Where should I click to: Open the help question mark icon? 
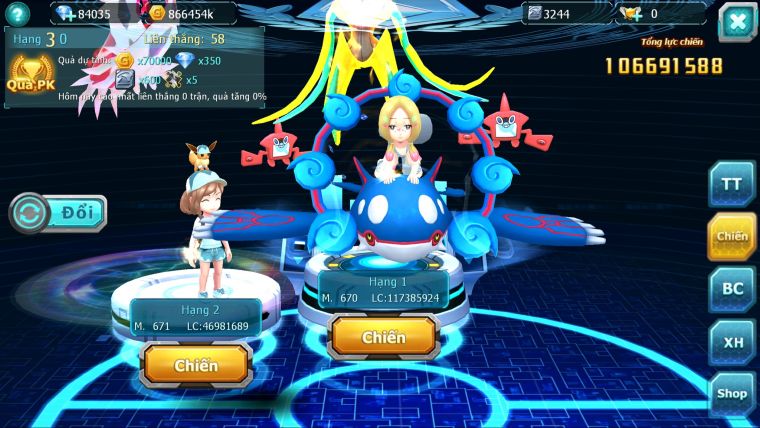coord(17,14)
